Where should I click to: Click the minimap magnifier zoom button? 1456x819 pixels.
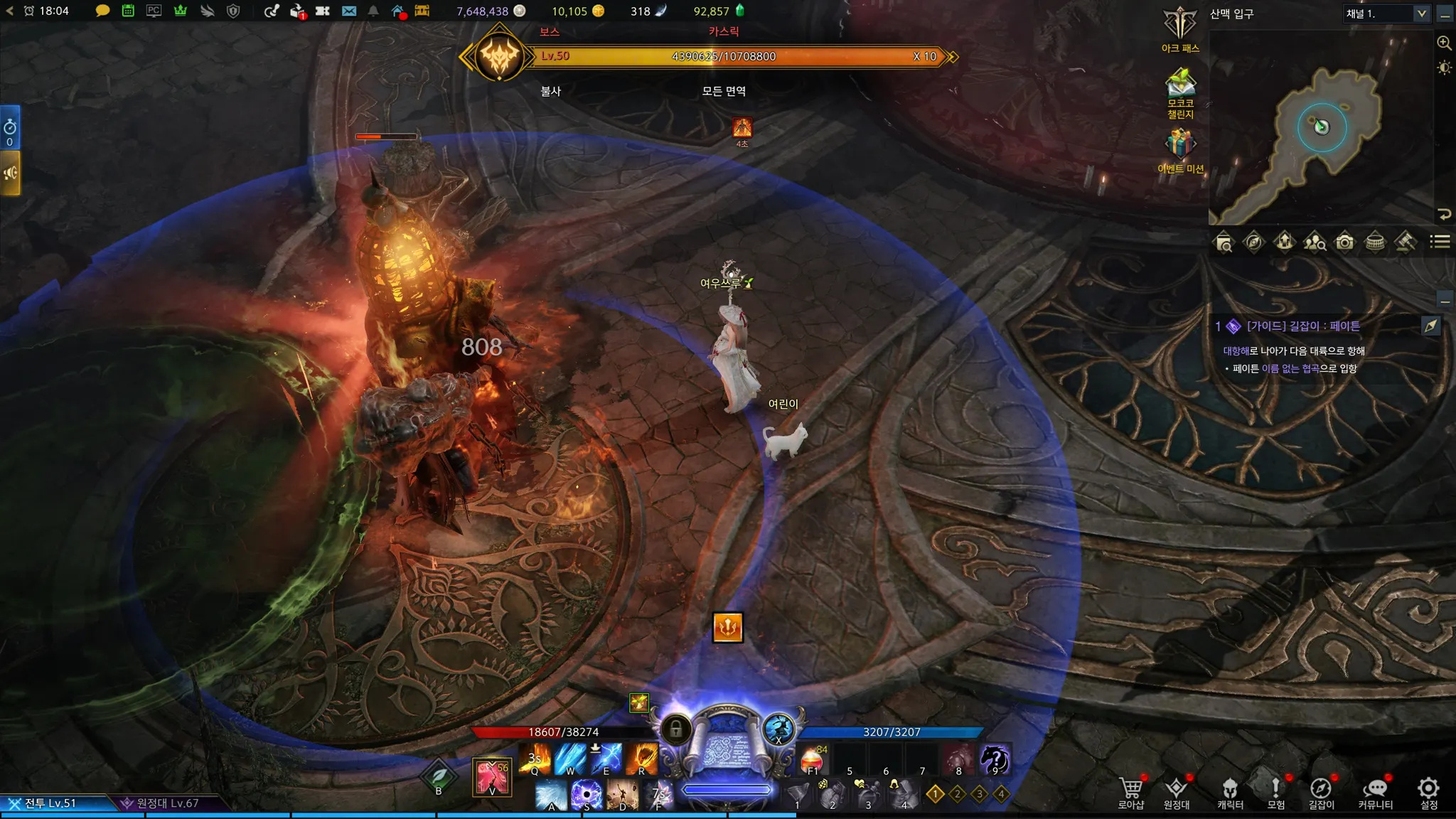coord(1444,43)
